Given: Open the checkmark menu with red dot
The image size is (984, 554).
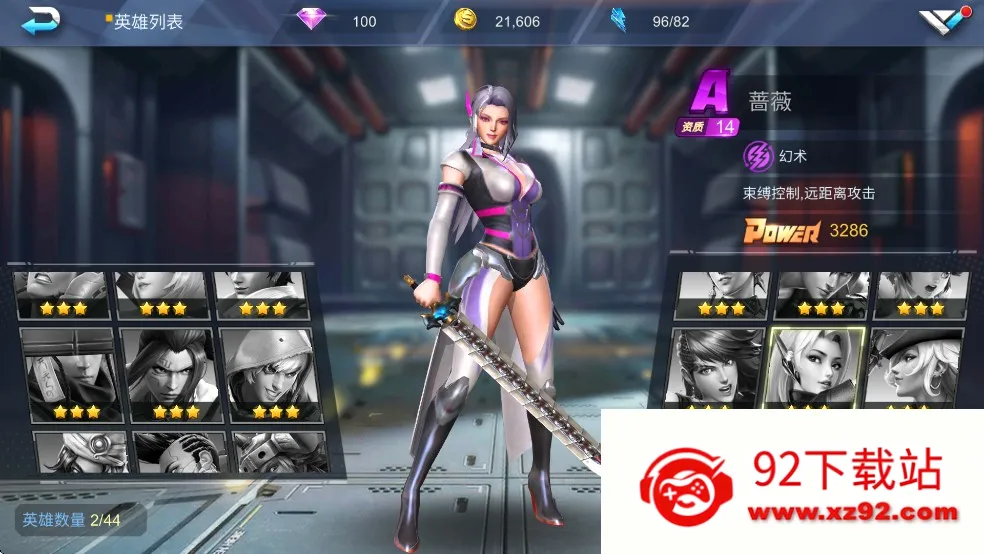Looking at the screenshot, I should tap(943, 22).
